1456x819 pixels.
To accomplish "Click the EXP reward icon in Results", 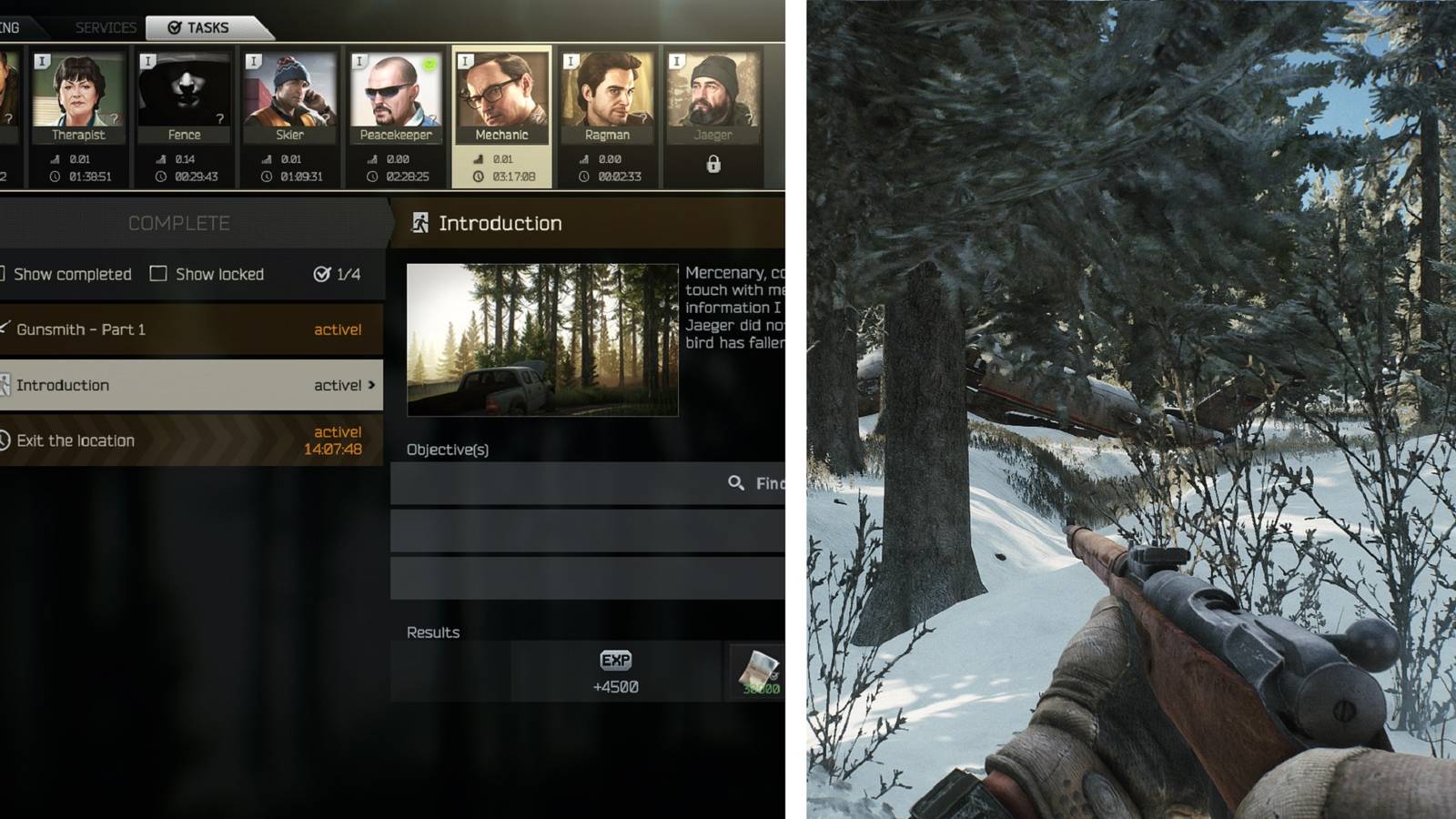I will [x=617, y=661].
